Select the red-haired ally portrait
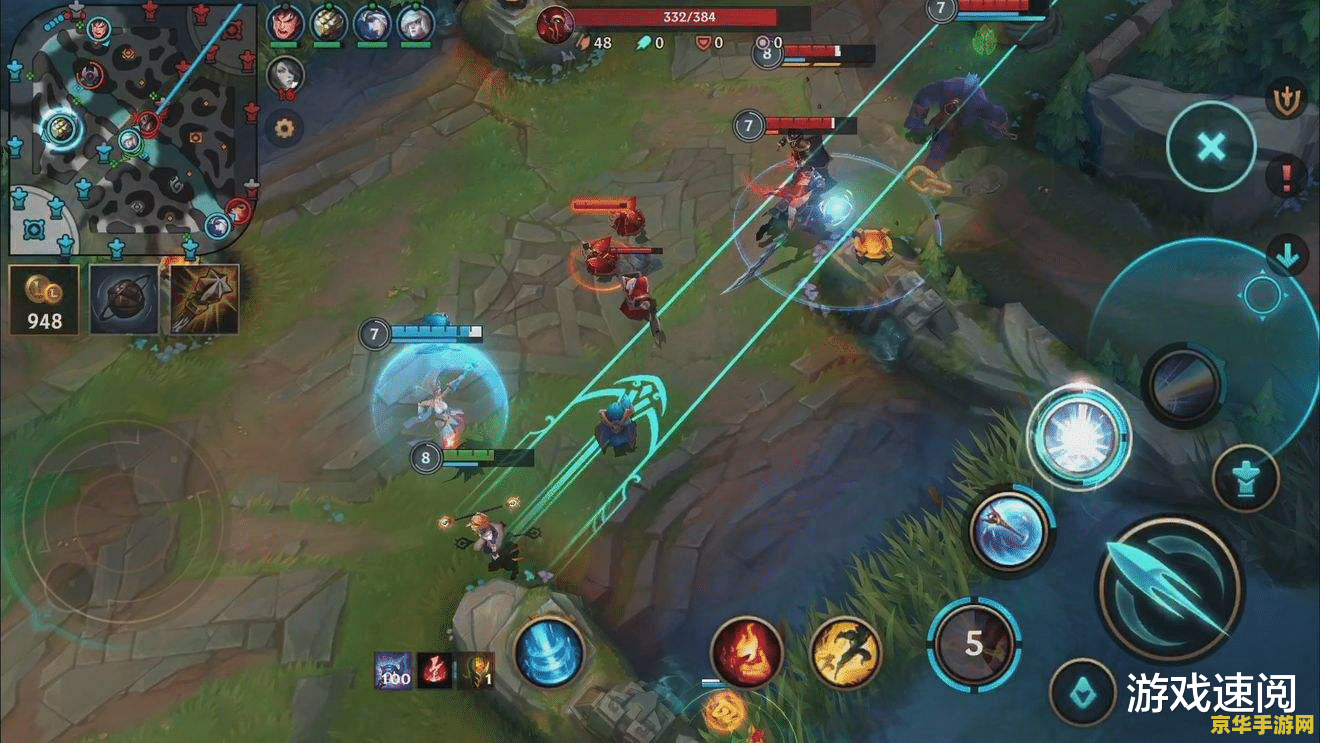 (284, 23)
